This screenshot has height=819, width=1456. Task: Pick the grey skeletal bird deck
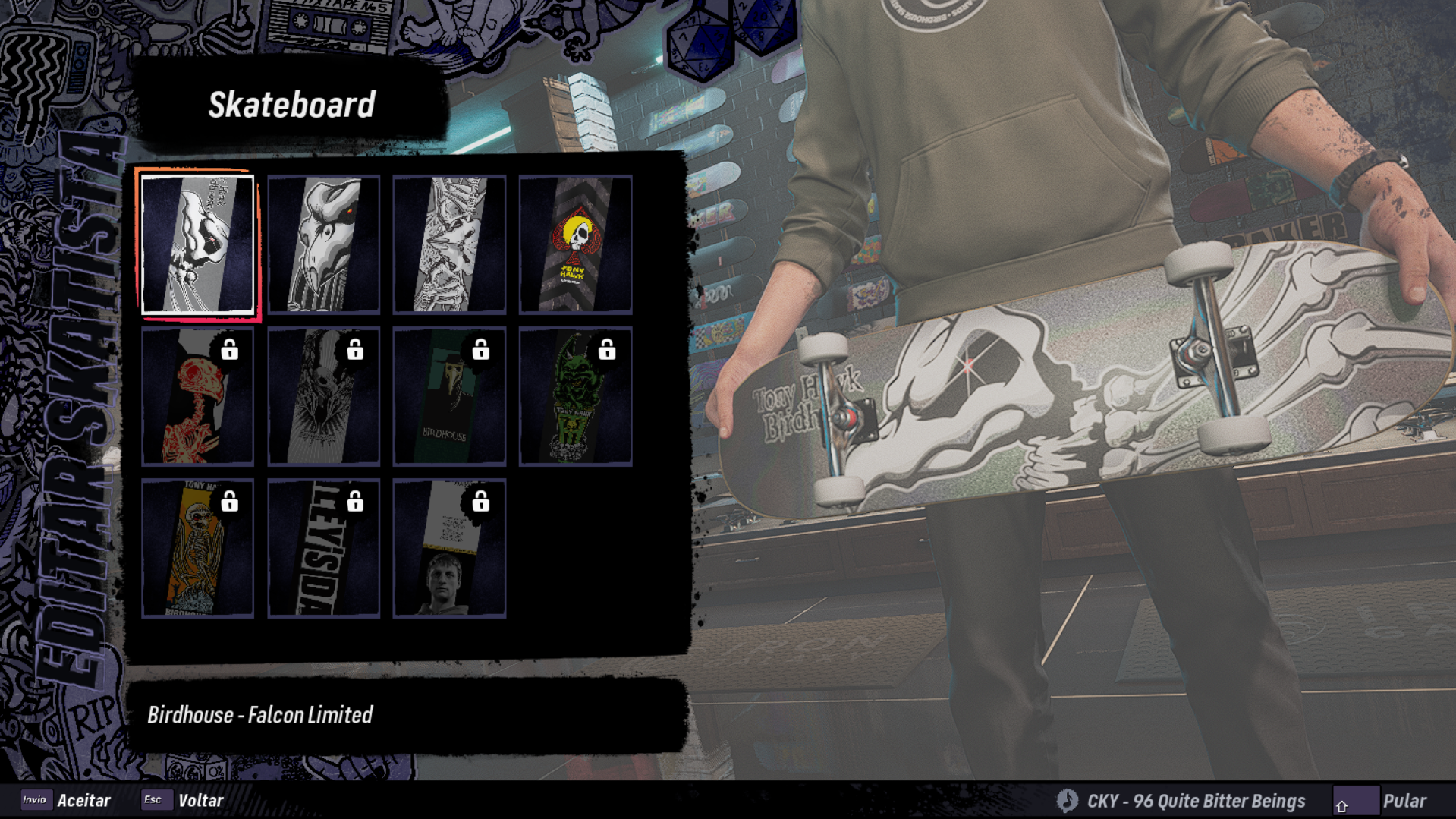click(x=449, y=244)
